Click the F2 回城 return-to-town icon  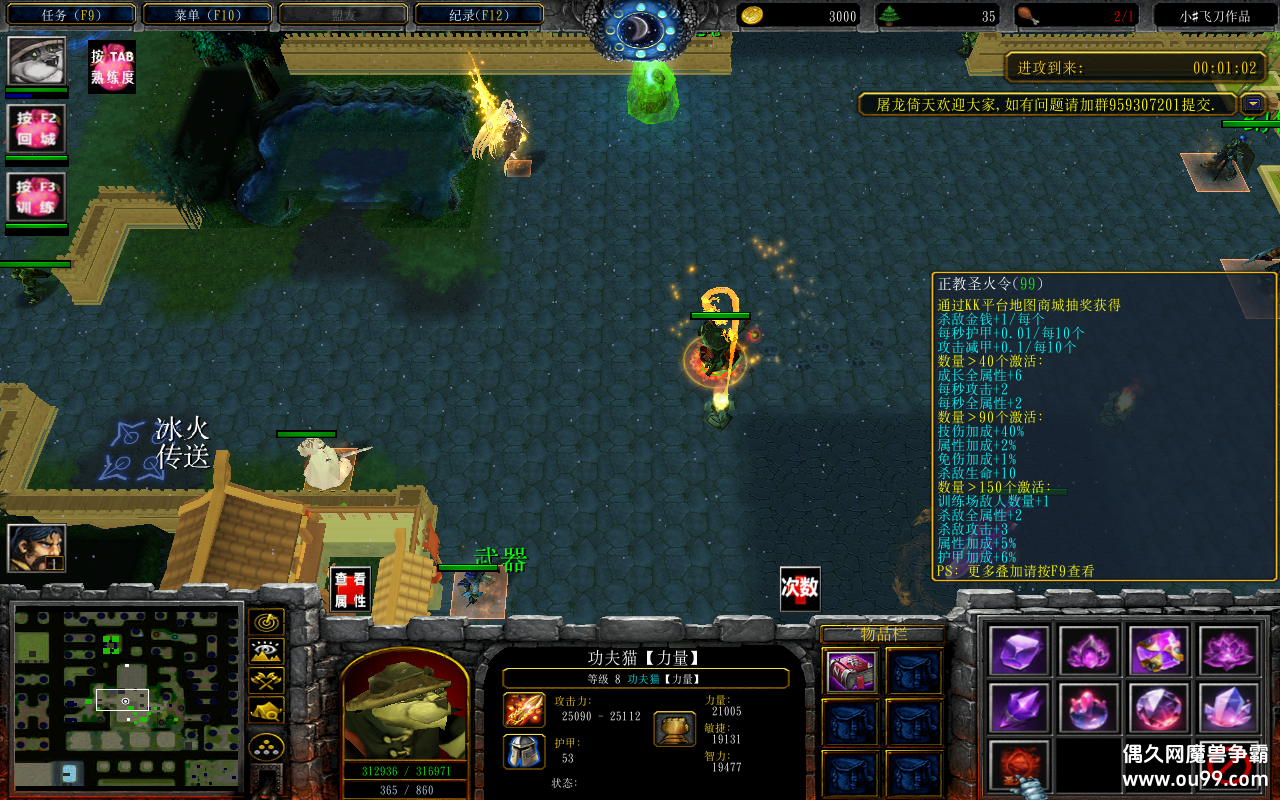(x=37, y=129)
